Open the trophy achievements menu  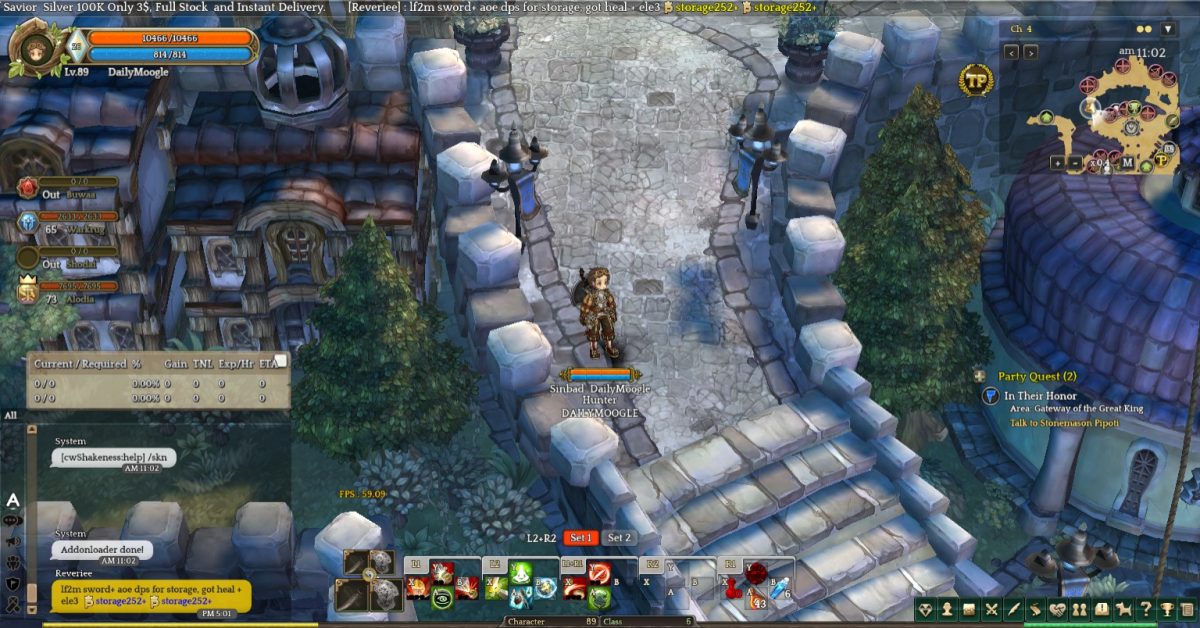pyautogui.click(x=1165, y=609)
